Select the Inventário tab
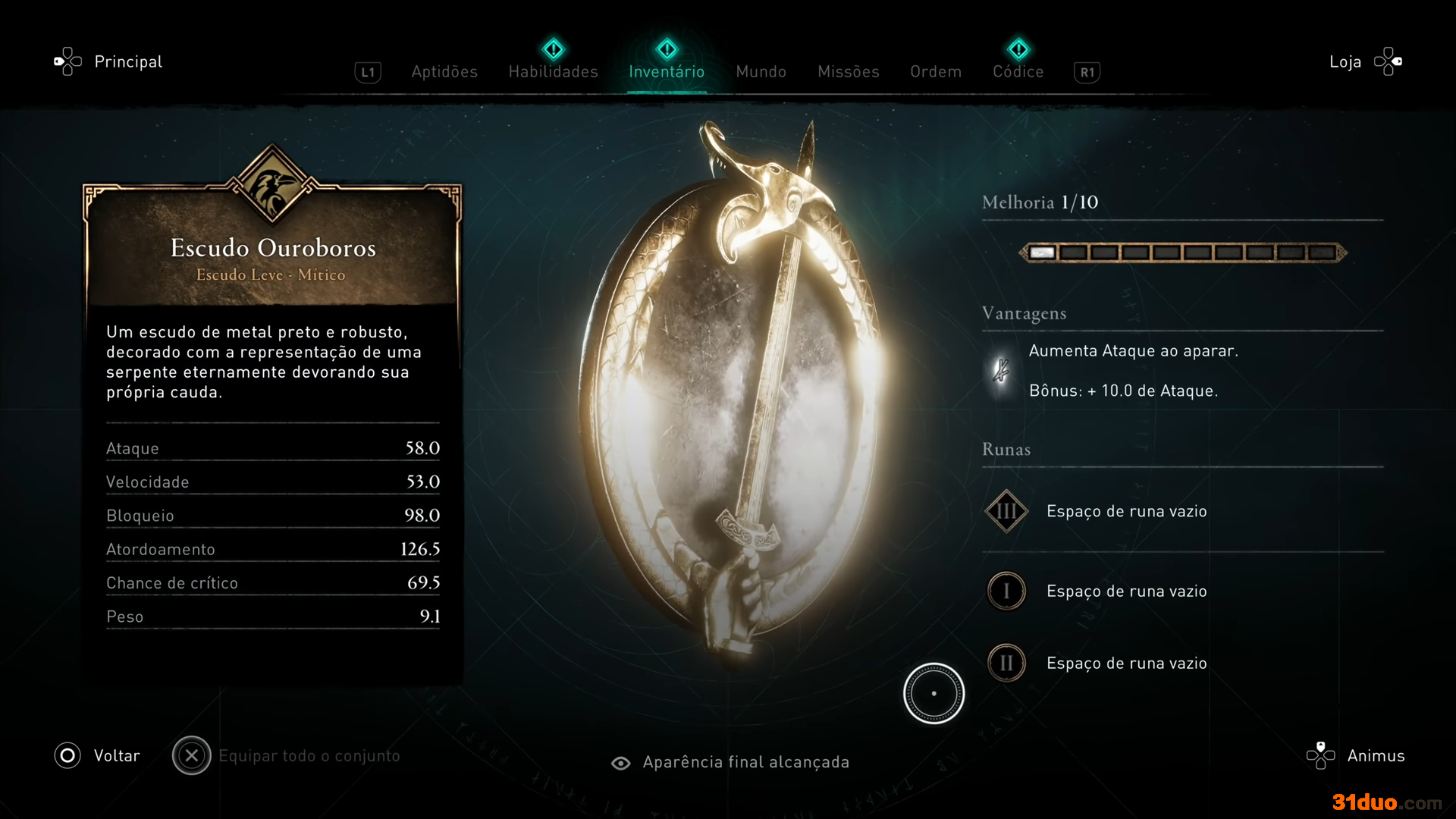 point(667,71)
